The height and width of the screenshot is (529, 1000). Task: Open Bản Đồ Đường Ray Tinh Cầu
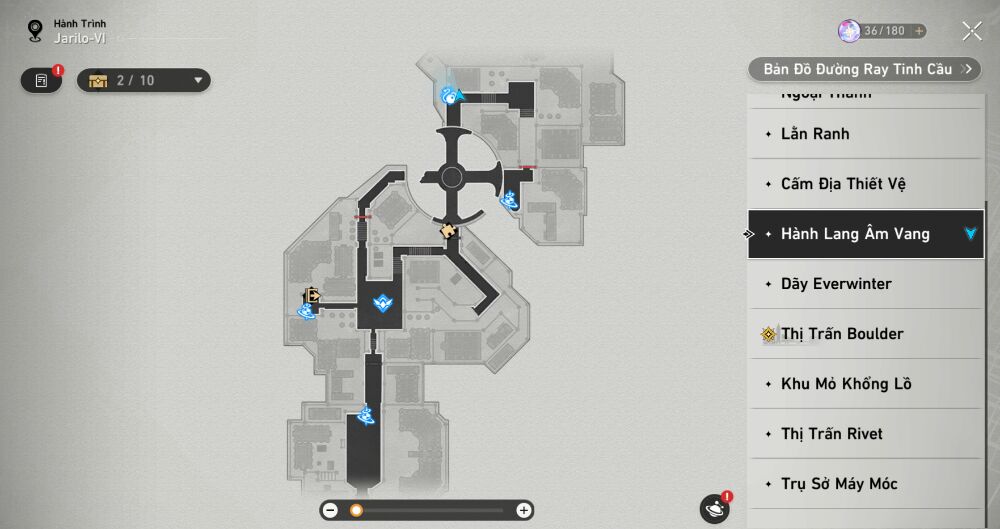pos(865,69)
